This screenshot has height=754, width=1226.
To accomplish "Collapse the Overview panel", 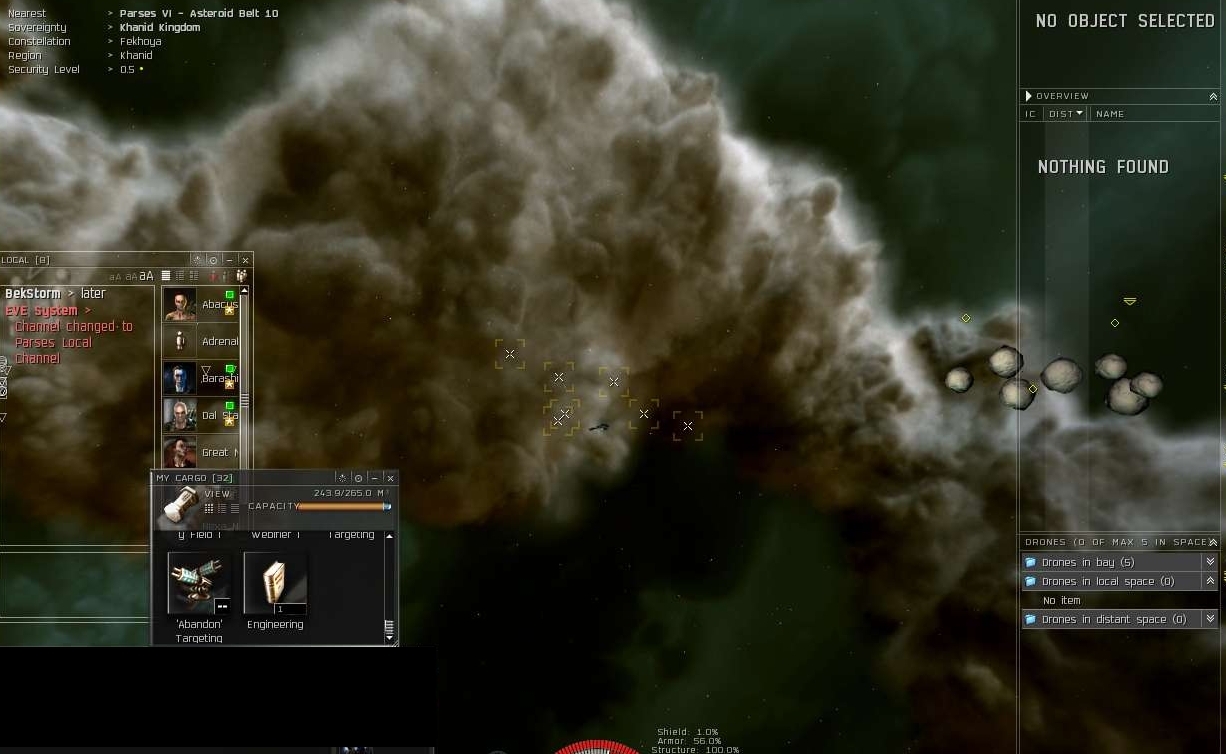I will 1213,96.
